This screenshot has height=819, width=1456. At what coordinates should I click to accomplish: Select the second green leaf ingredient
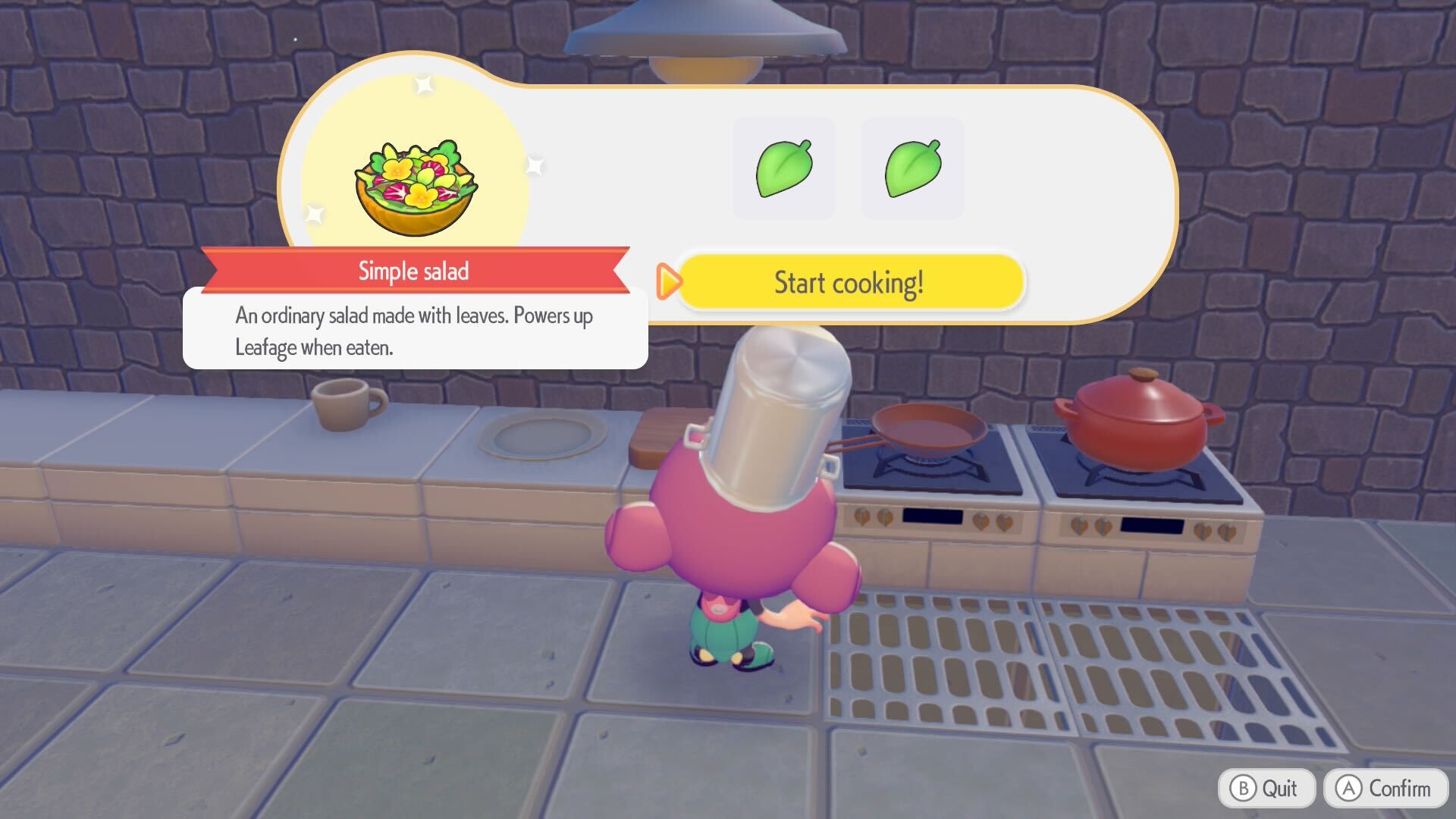click(912, 168)
